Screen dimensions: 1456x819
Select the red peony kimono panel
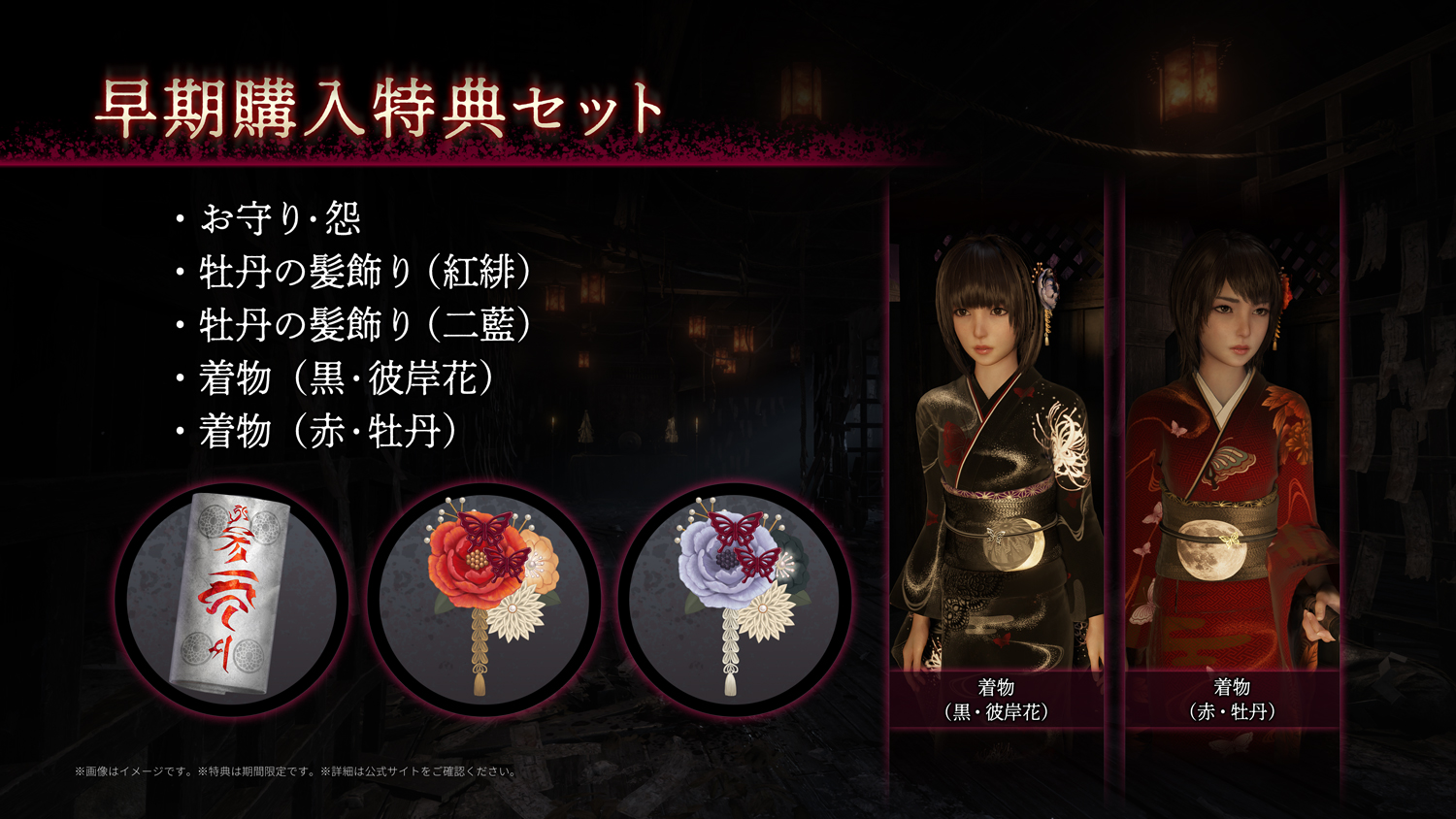1232,456
